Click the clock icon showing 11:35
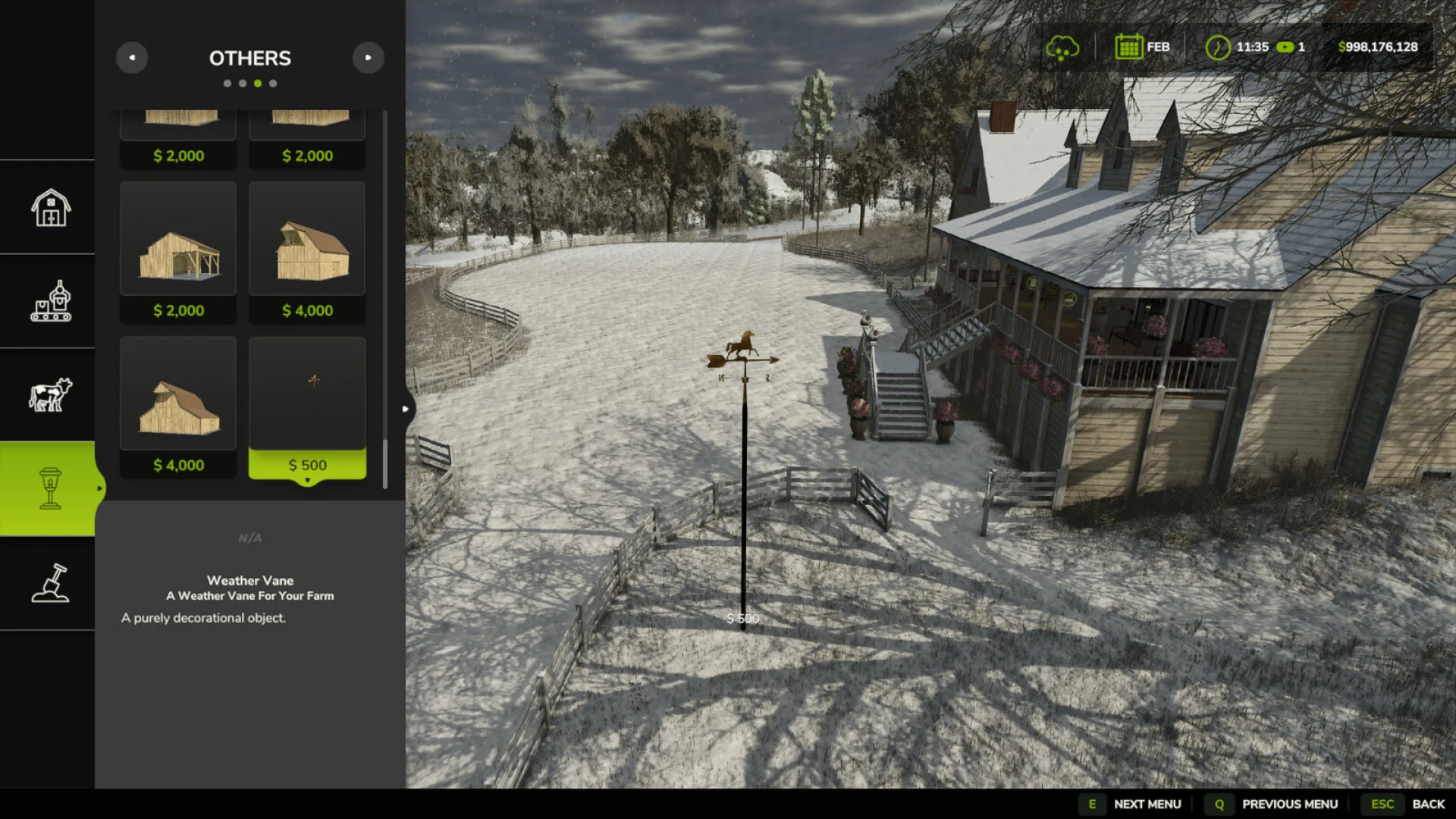This screenshot has width=1456, height=819. [x=1219, y=47]
